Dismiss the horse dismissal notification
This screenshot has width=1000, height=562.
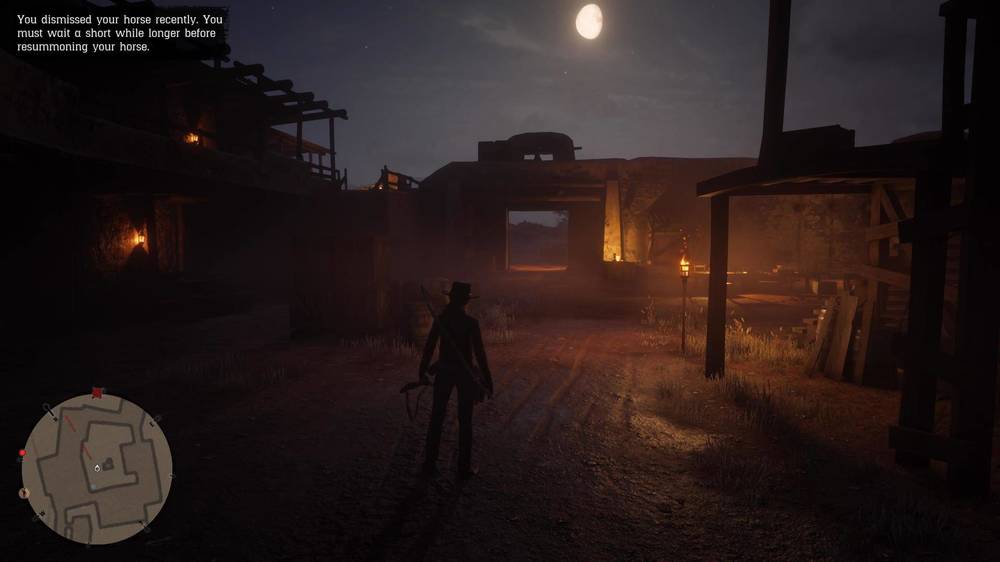pyautogui.click(x=120, y=33)
